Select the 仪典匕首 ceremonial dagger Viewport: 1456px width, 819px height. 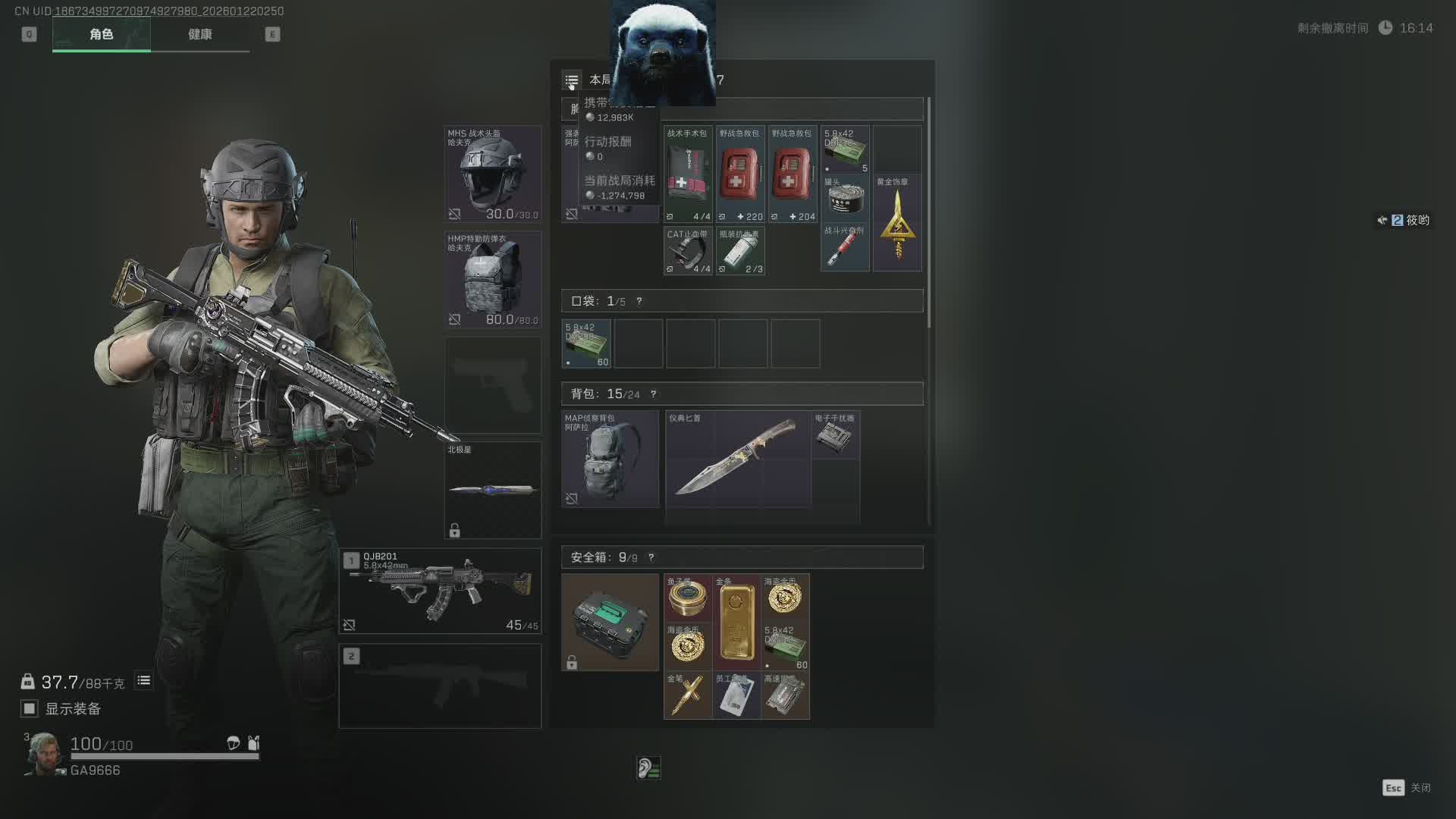(x=737, y=459)
